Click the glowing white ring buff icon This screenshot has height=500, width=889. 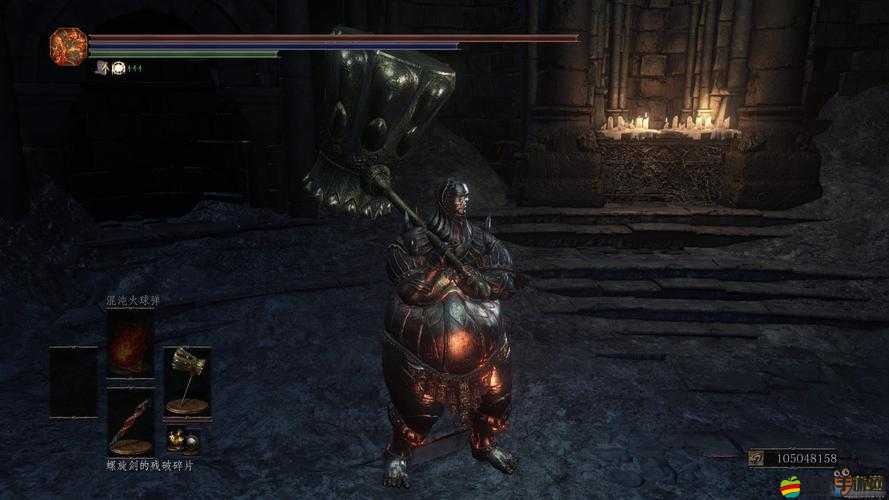[117, 67]
